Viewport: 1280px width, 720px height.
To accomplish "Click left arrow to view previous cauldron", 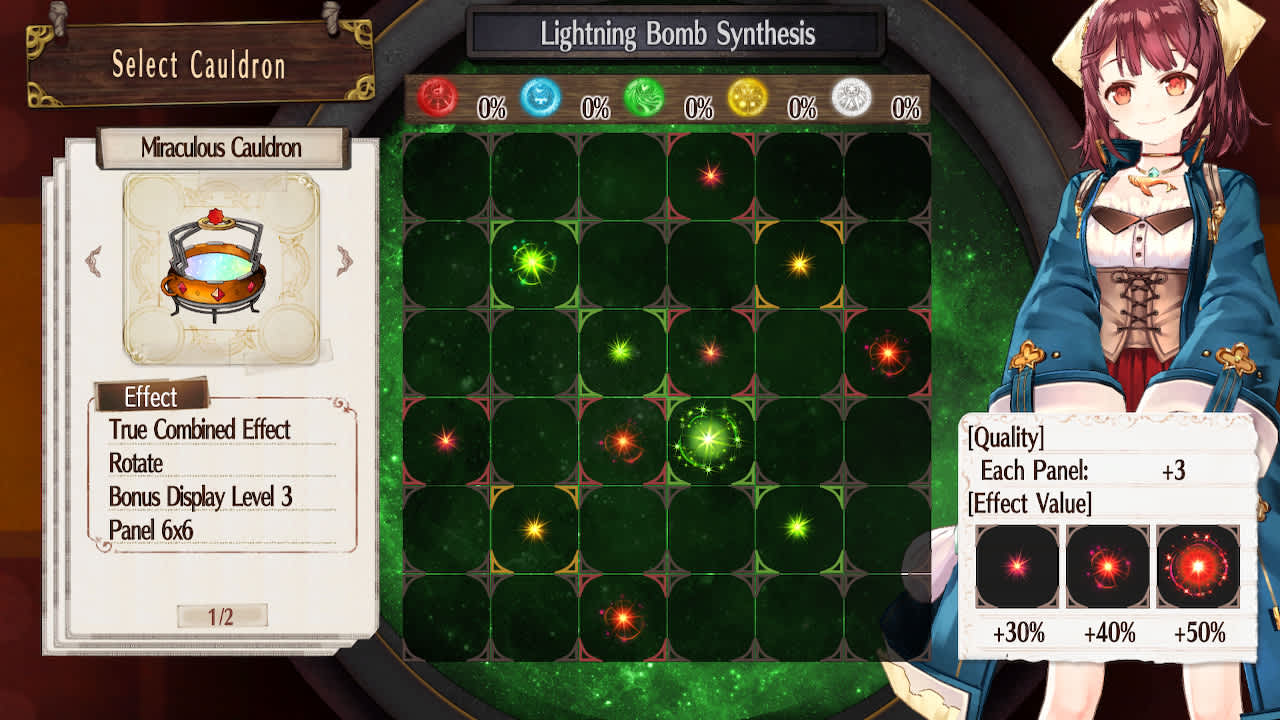I will tap(91, 259).
